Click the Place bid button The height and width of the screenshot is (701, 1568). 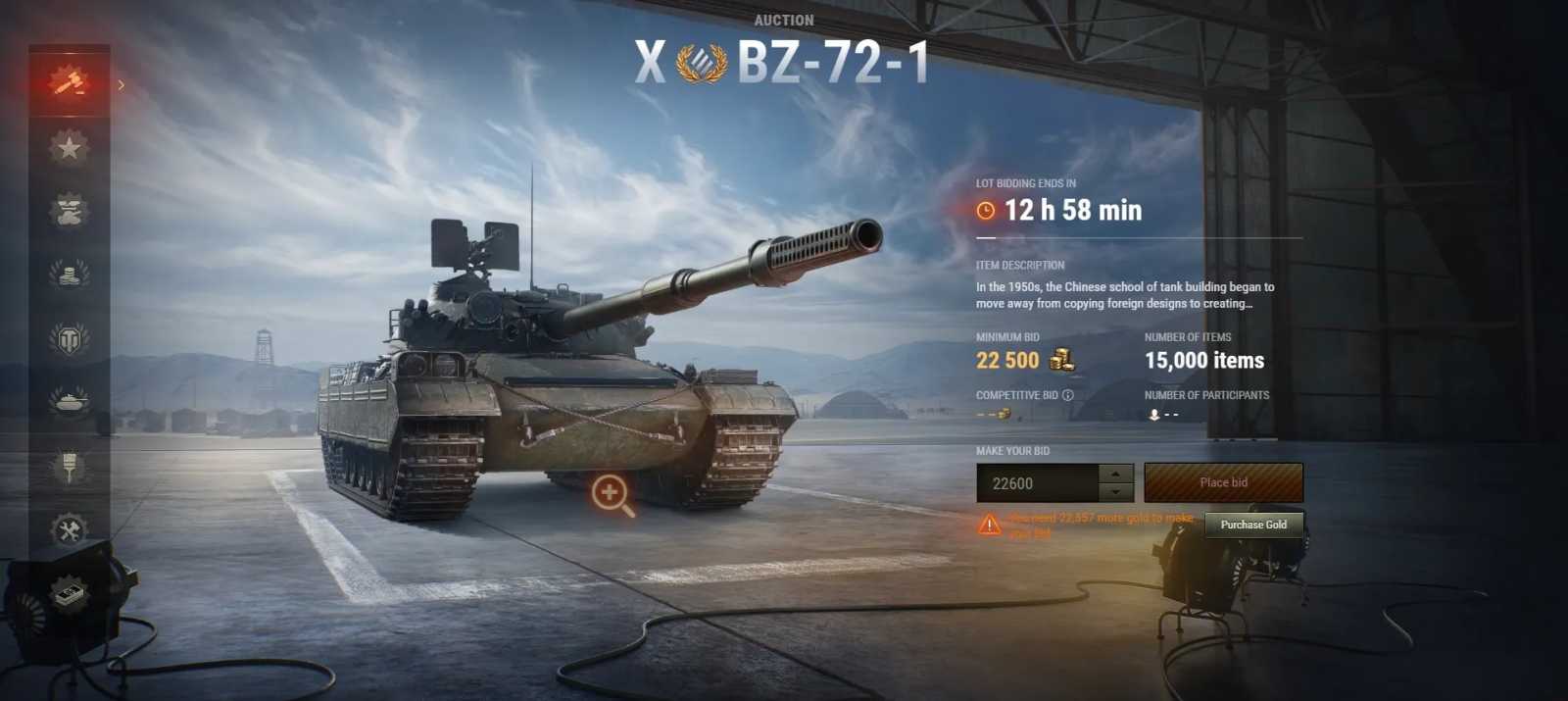pos(1223,482)
